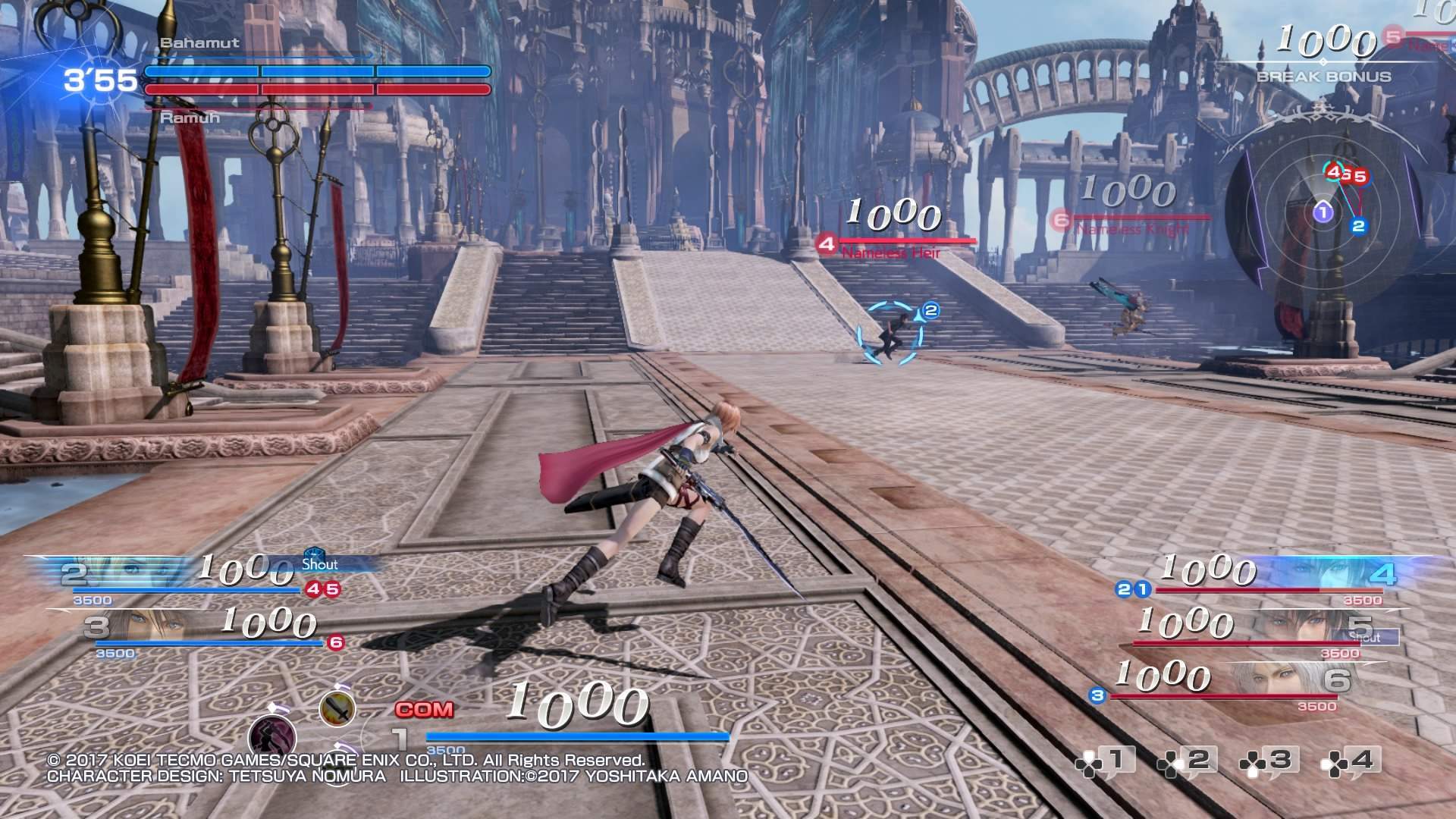Target the Nameless Knight name tag

tap(1131, 228)
